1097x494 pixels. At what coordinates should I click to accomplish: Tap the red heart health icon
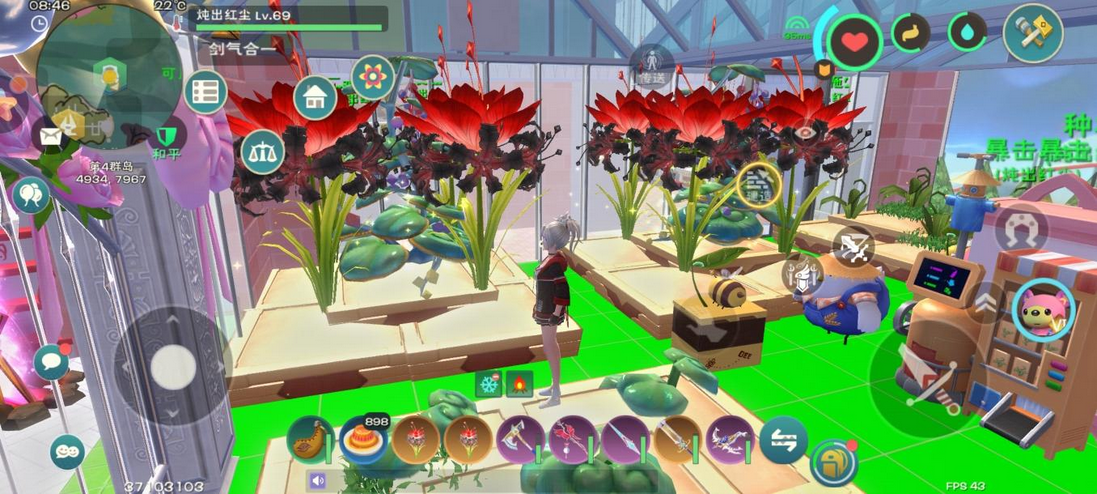pyautogui.click(x=855, y=42)
